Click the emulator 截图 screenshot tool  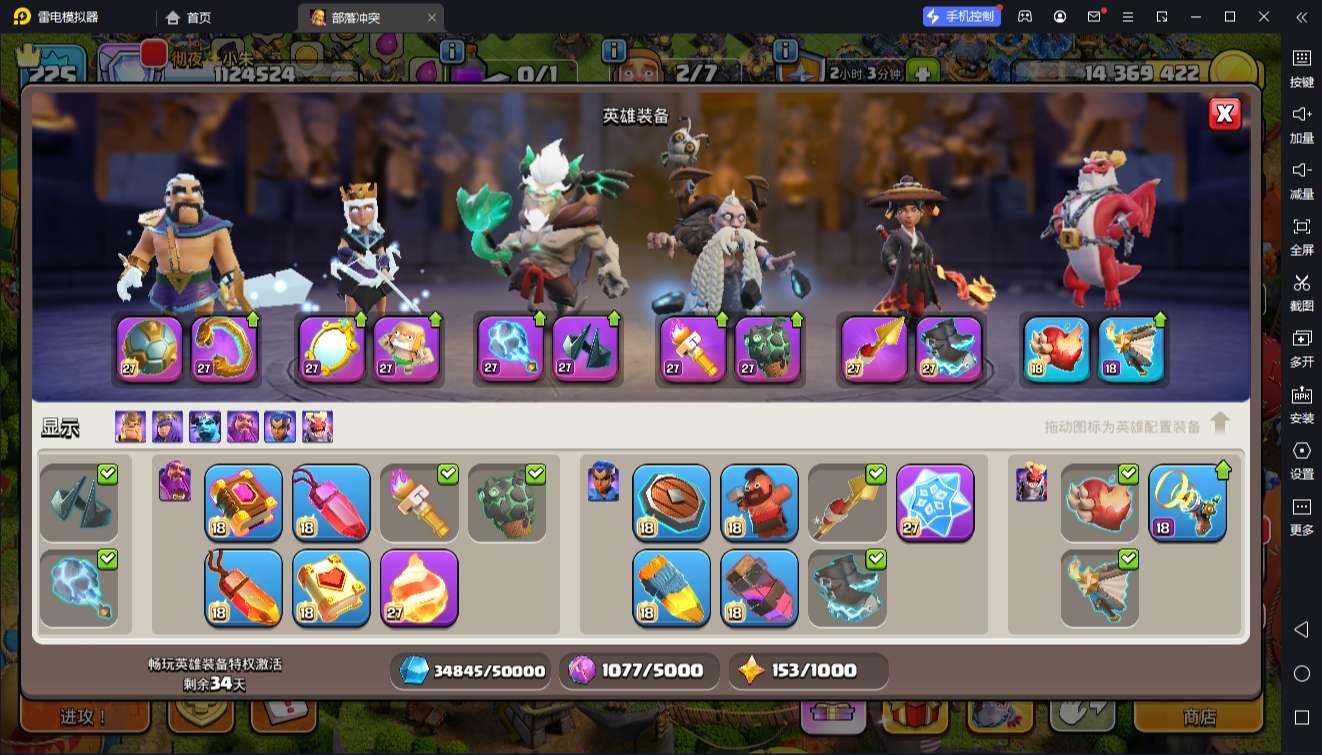pyautogui.click(x=1301, y=291)
